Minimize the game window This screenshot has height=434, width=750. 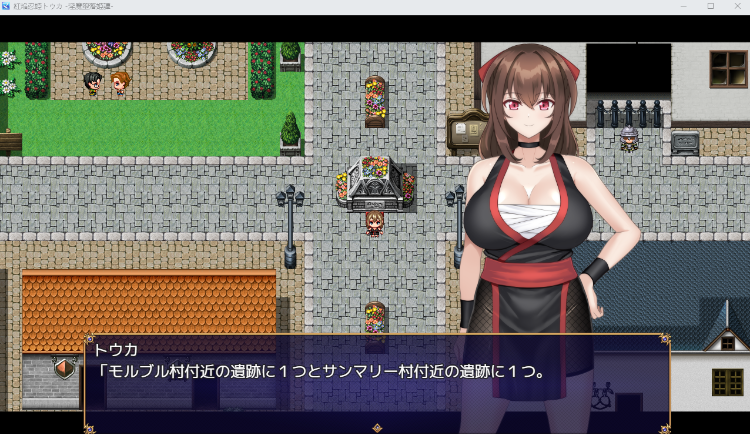pos(684,6)
